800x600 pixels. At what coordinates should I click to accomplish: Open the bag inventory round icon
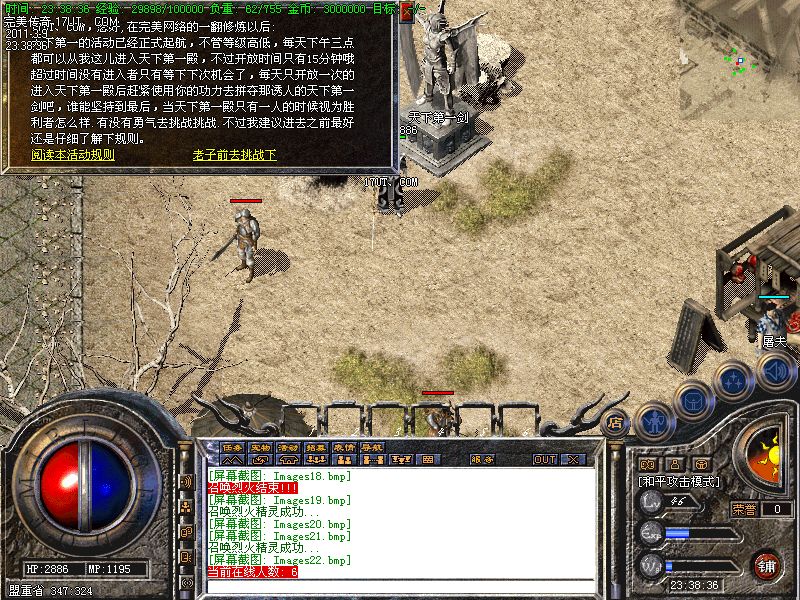(x=692, y=400)
